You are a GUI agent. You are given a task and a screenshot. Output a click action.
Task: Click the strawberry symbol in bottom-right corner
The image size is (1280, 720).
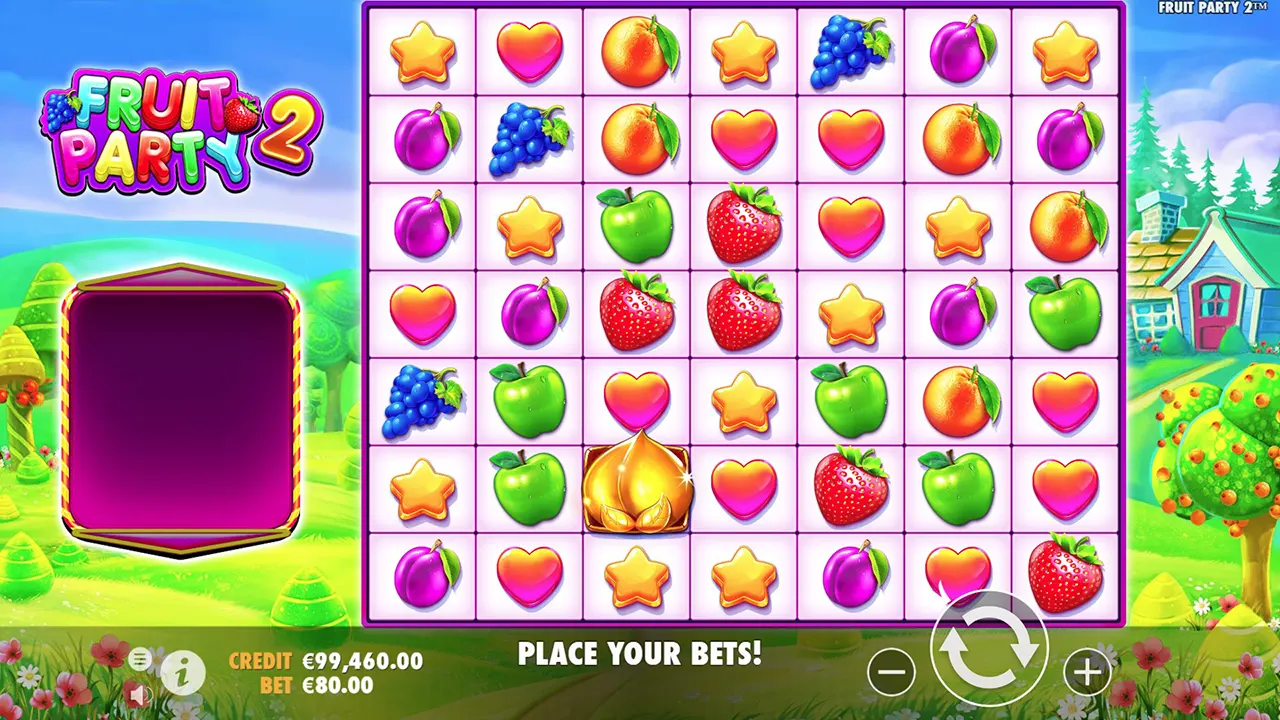point(1065,573)
